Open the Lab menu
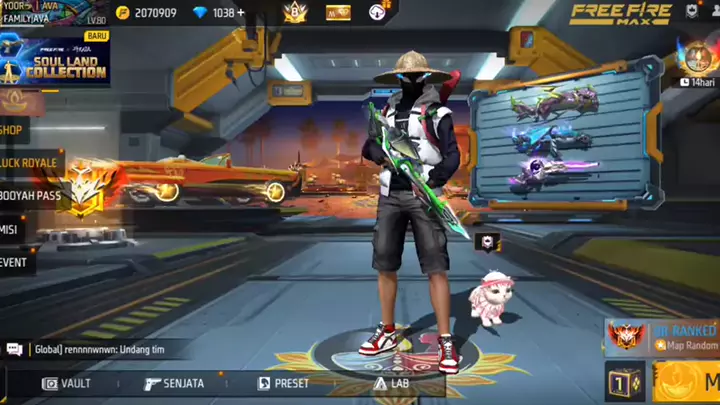This screenshot has height=405, width=720. (x=392, y=383)
